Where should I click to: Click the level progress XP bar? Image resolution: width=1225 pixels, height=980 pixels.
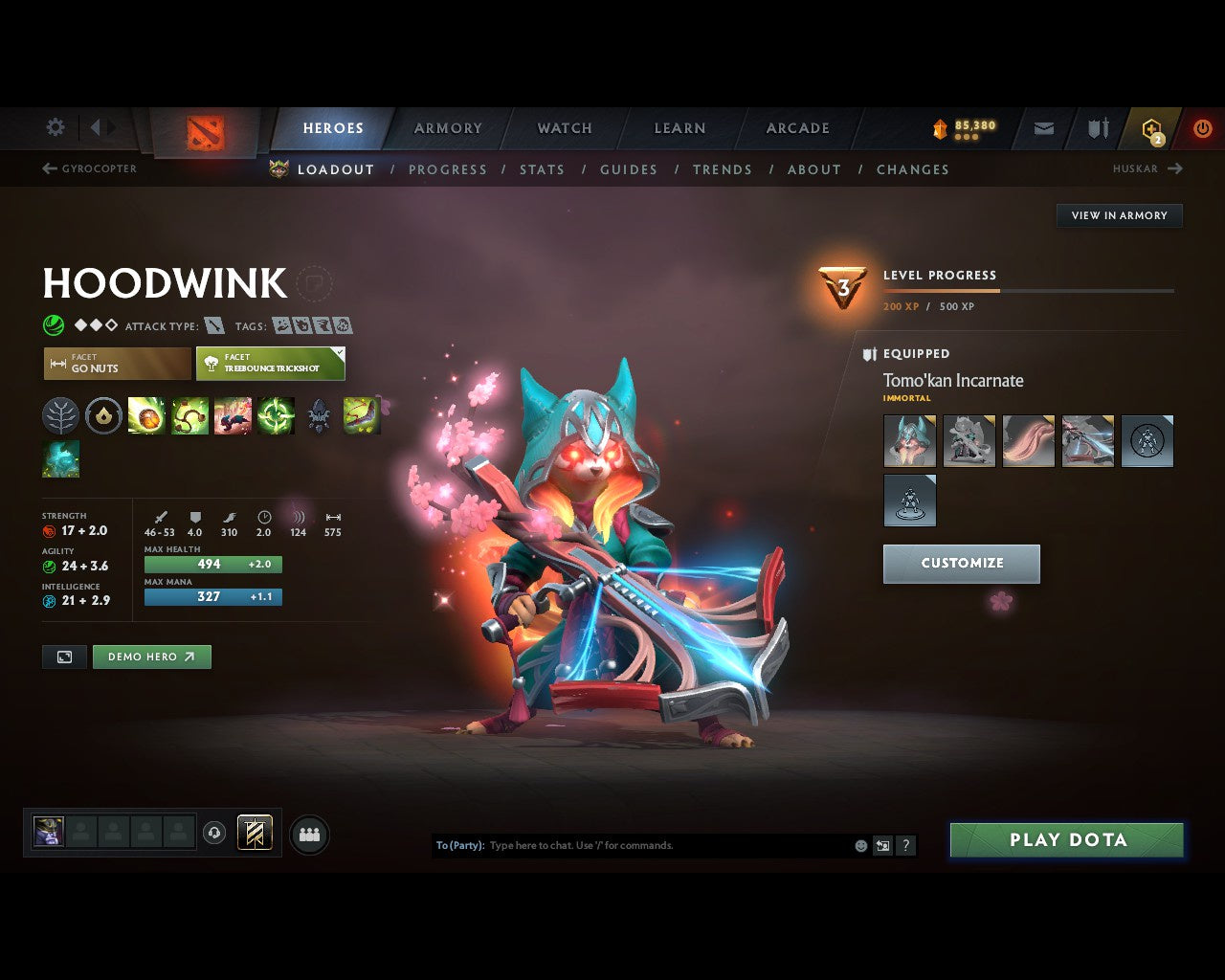[1029, 290]
